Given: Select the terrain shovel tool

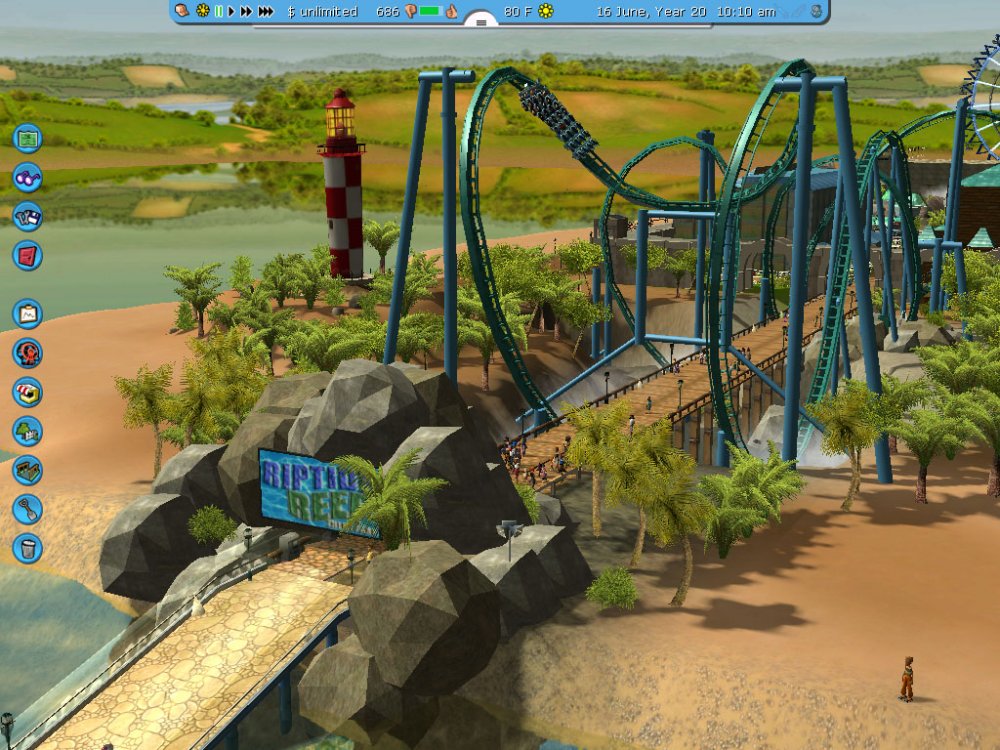Looking at the screenshot, I should (27, 509).
